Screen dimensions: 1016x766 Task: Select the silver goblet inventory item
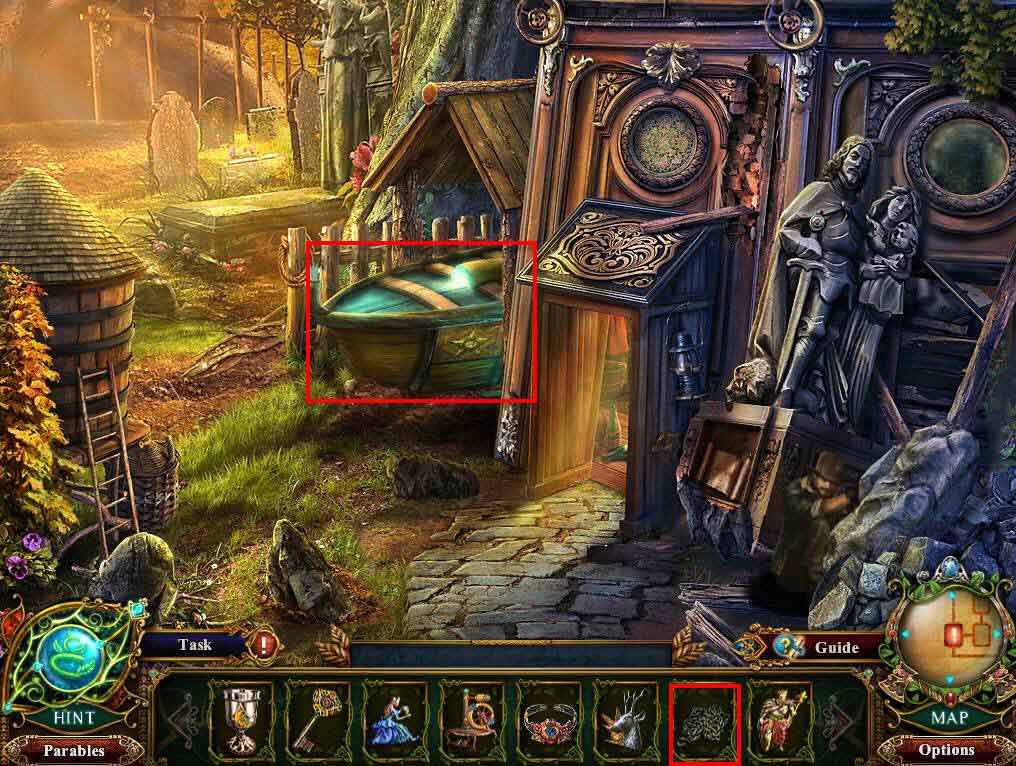click(x=241, y=720)
